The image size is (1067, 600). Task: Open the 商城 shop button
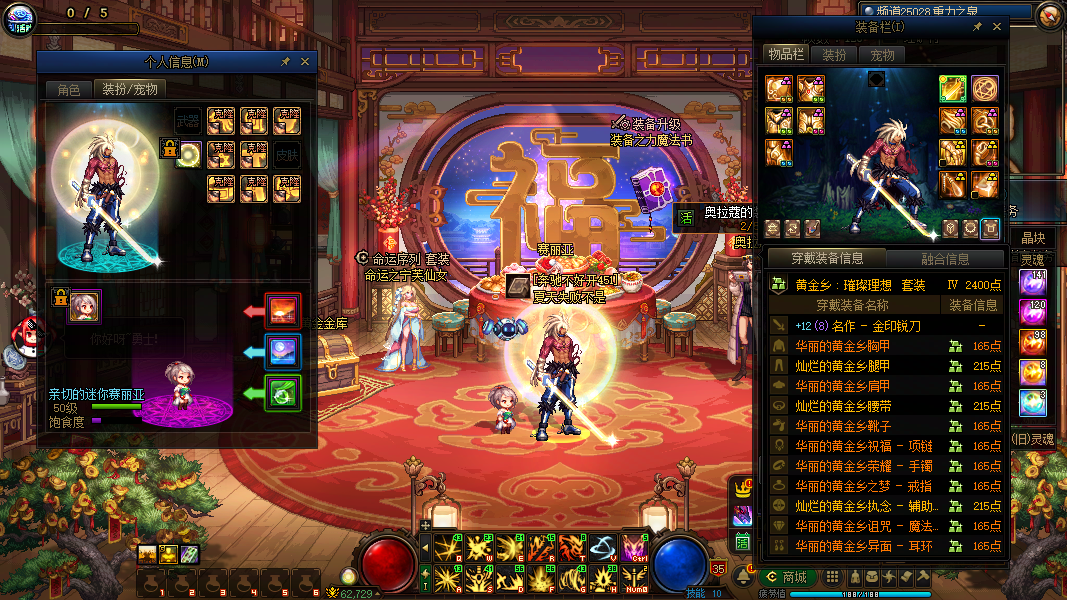786,577
